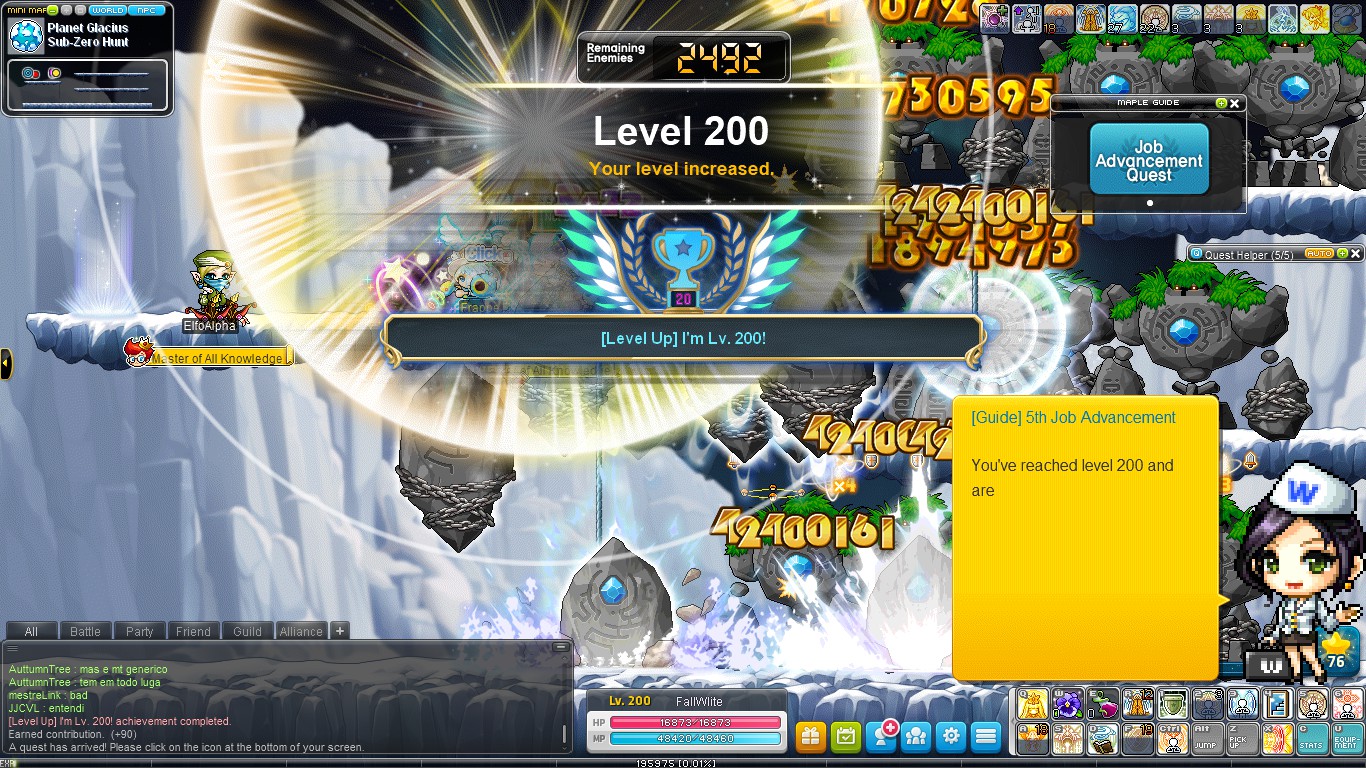This screenshot has height=768, width=1366.
Task: Open the daily event calendar icon
Action: pyautogui.click(x=846, y=737)
